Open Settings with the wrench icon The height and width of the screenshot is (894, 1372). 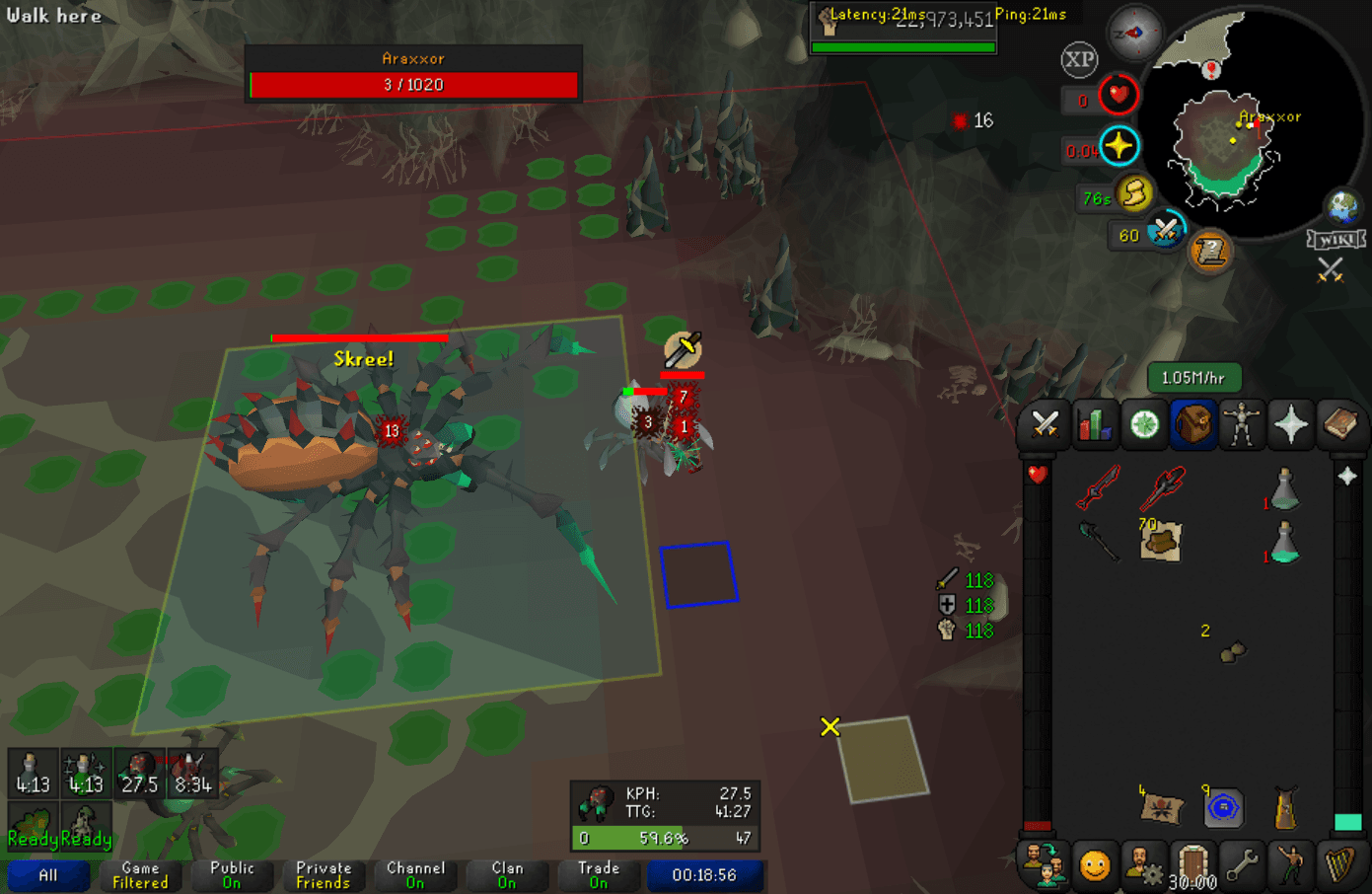[1242, 866]
